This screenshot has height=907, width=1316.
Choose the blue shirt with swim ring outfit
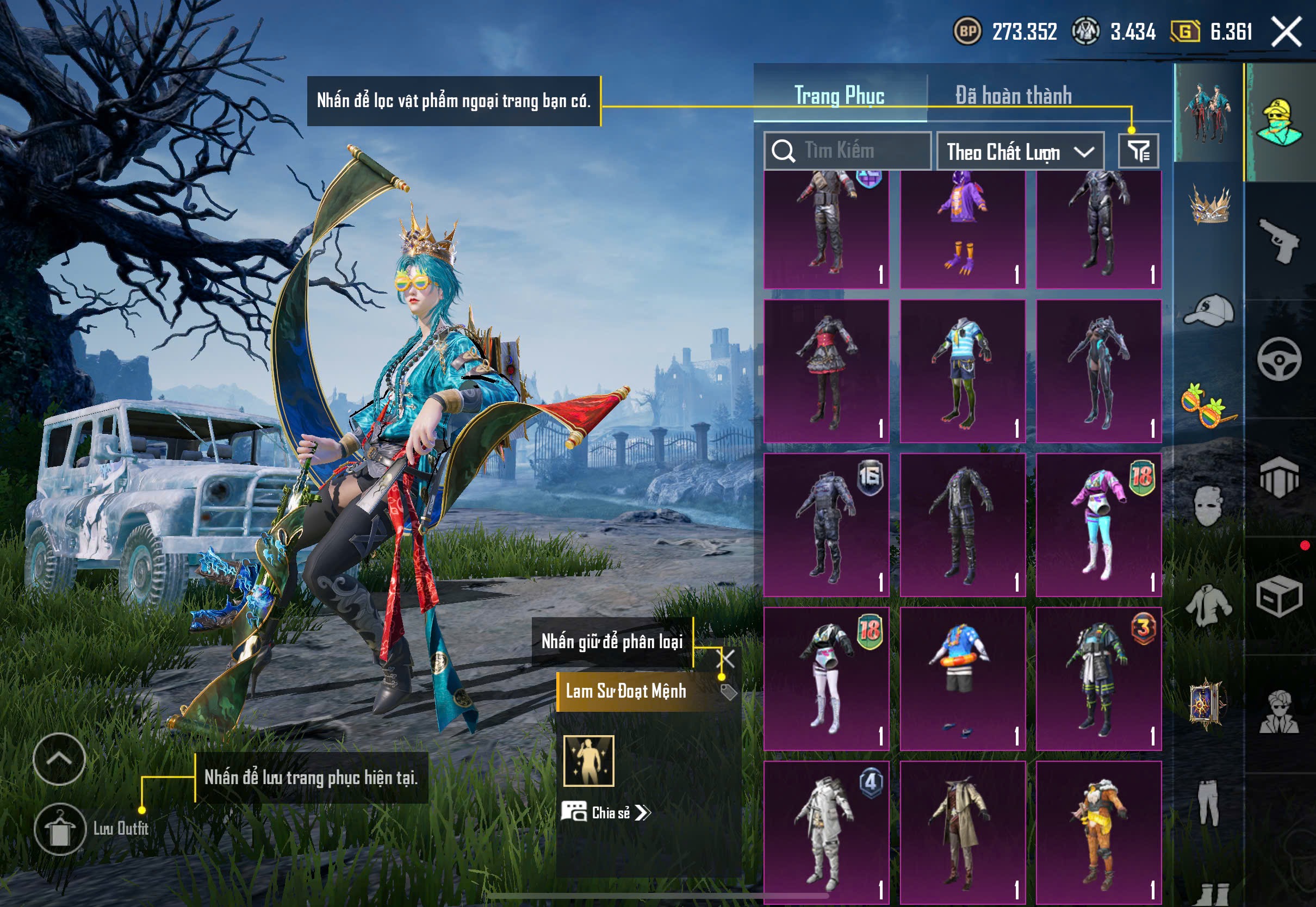tap(962, 678)
